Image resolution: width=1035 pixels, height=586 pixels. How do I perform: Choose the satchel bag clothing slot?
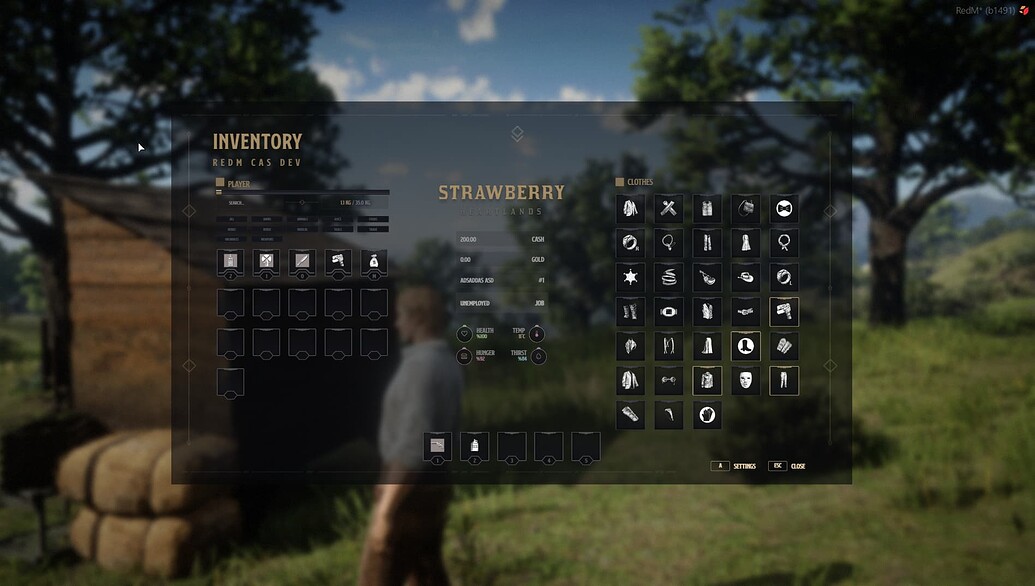[x=746, y=209]
